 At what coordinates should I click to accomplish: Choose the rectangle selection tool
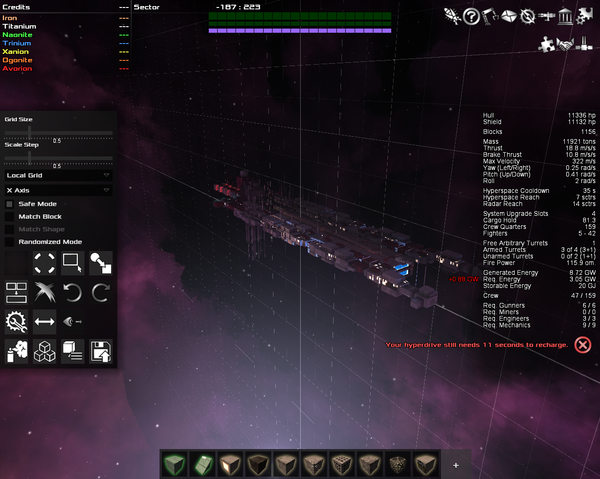[72, 263]
